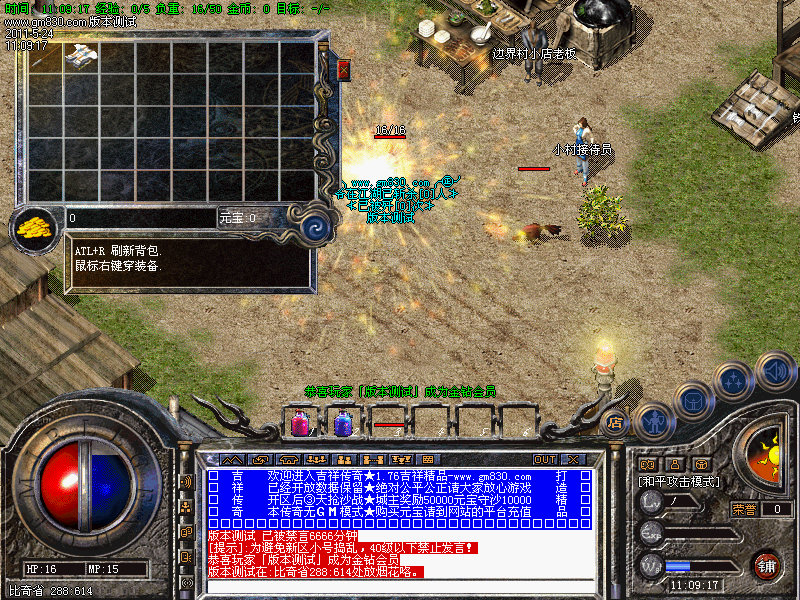Toggle sound with the speaker icon
The height and width of the screenshot is (600, 800).
tap(774, 370)
